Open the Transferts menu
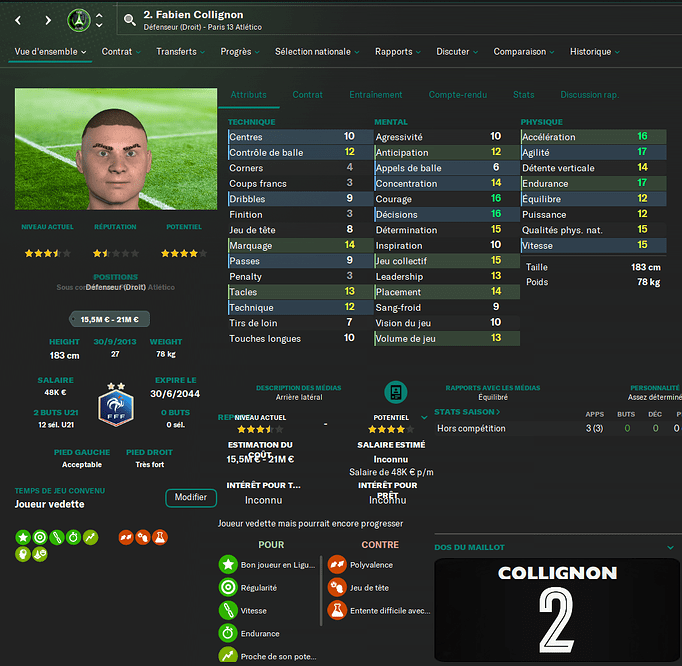Viewport: 682px width, 666px height. 182,52
